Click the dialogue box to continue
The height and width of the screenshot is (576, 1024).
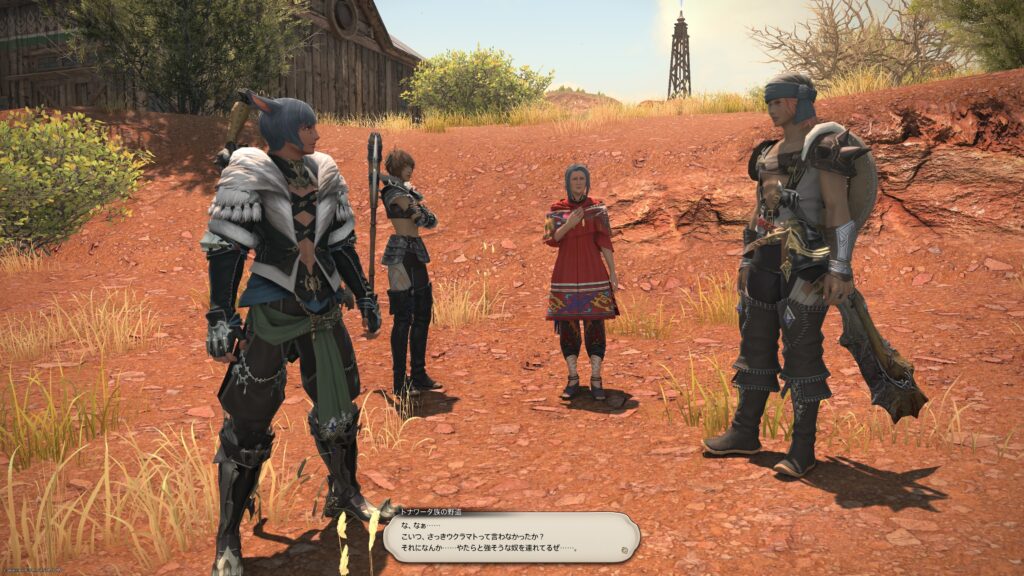click(510, 537)
